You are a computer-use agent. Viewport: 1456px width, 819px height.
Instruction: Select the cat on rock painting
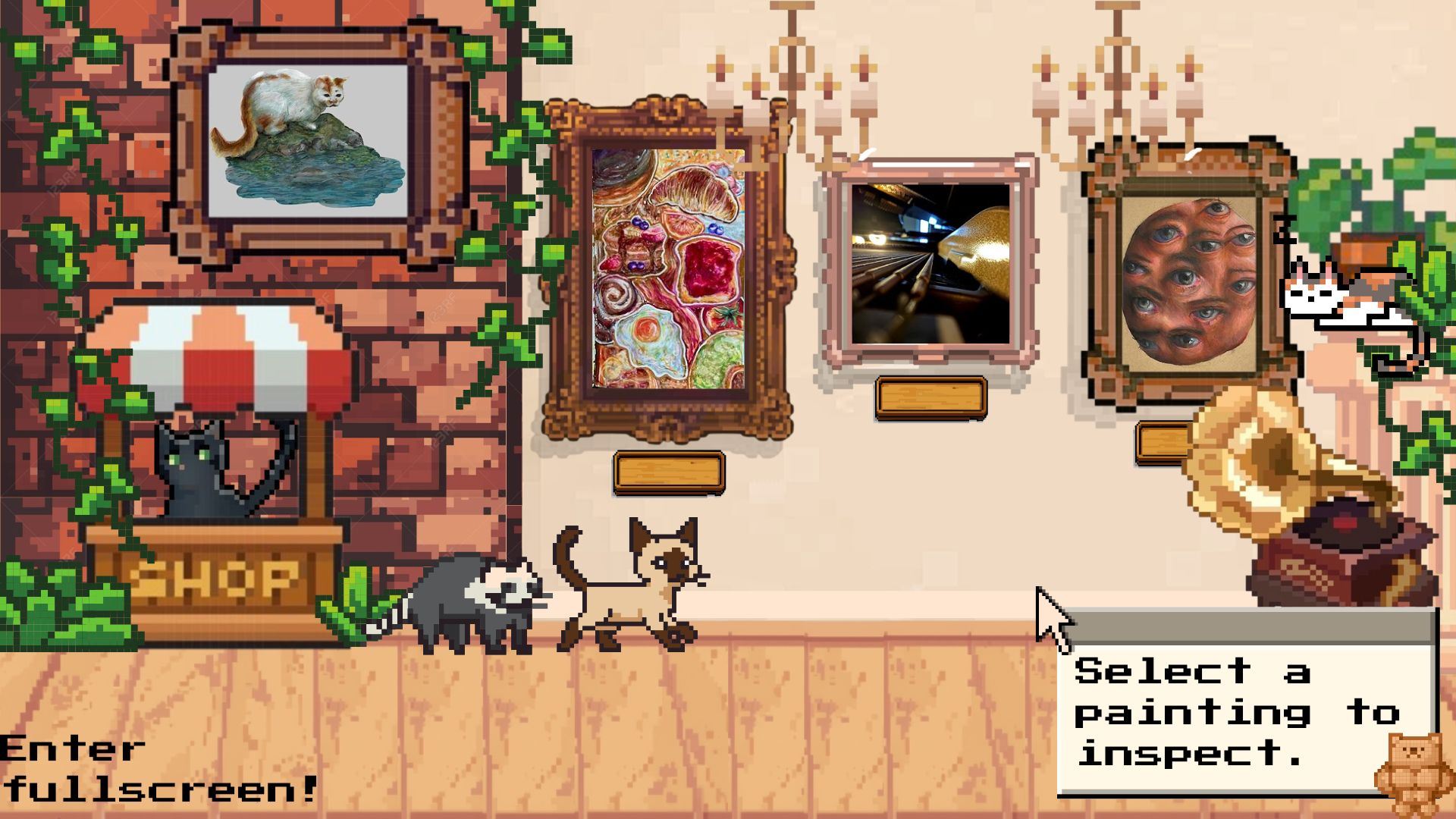click(308, 141)
